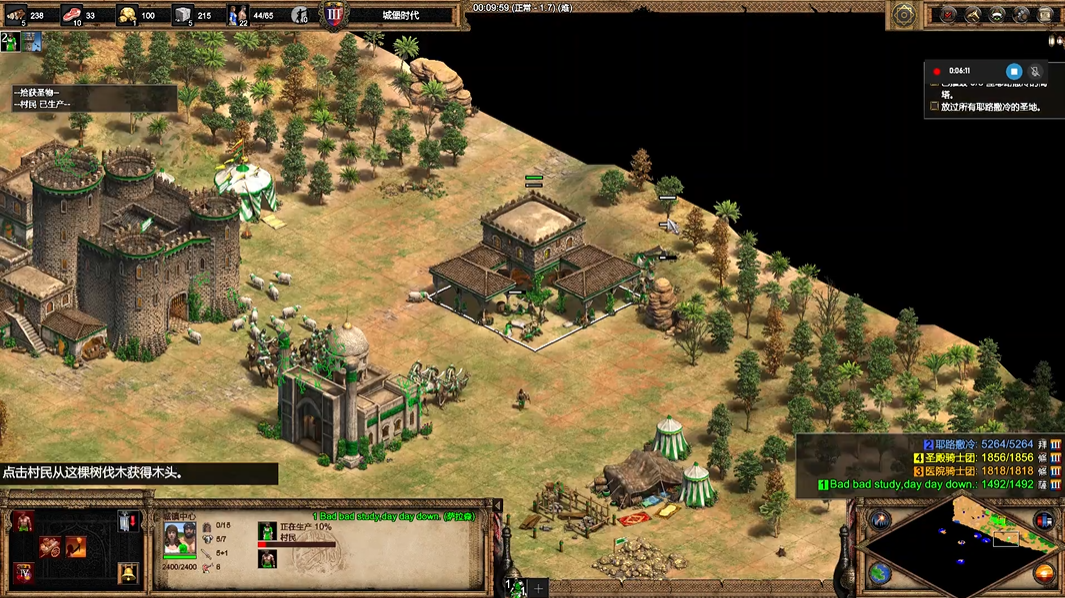The width and height of the screenshot is (1065, 598).
Task: Click the garrison gate icon with red arrow
Action: coord(128,522)
